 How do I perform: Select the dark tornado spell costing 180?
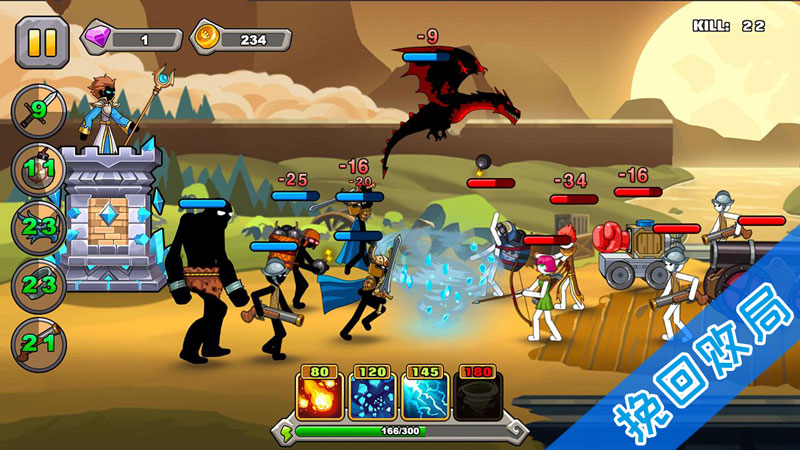tap(479, 396)
